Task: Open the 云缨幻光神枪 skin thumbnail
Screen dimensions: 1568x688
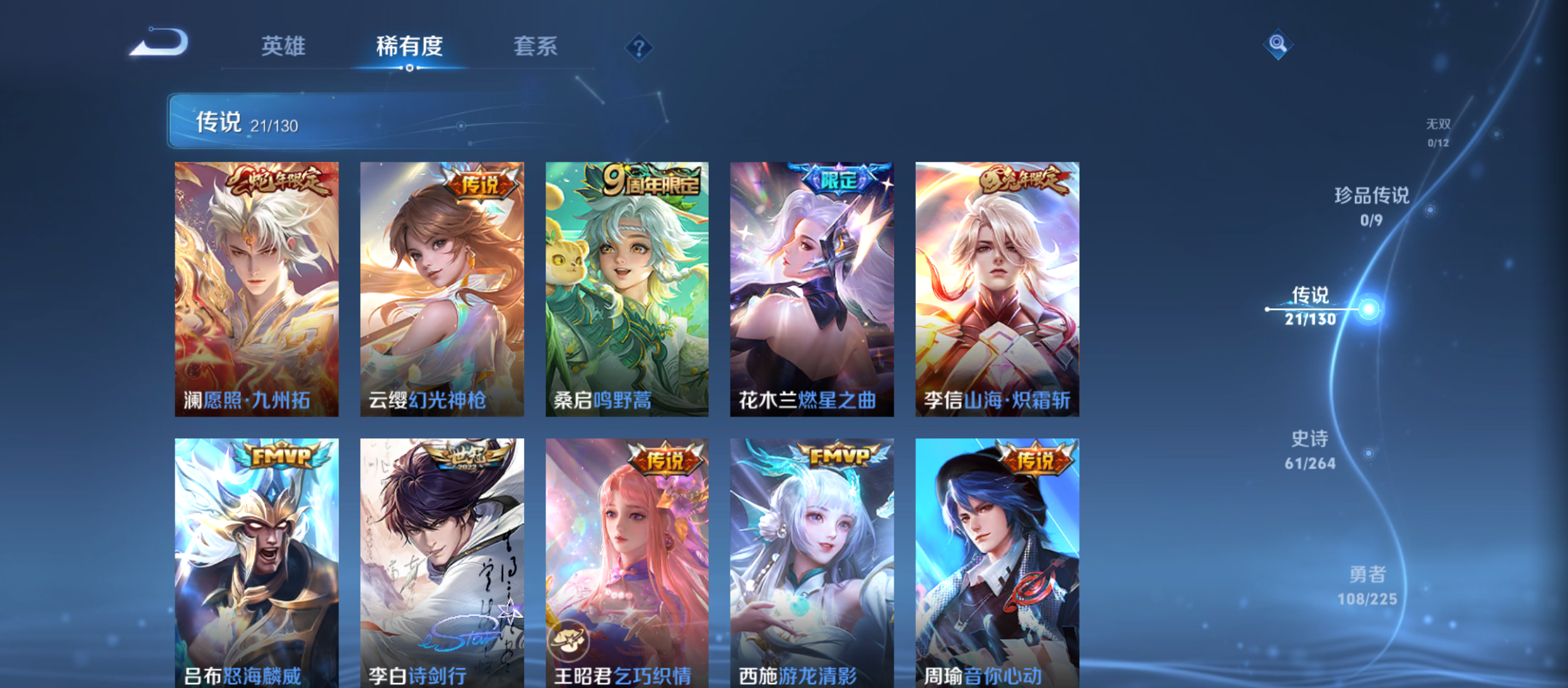Action: point(442,287)
